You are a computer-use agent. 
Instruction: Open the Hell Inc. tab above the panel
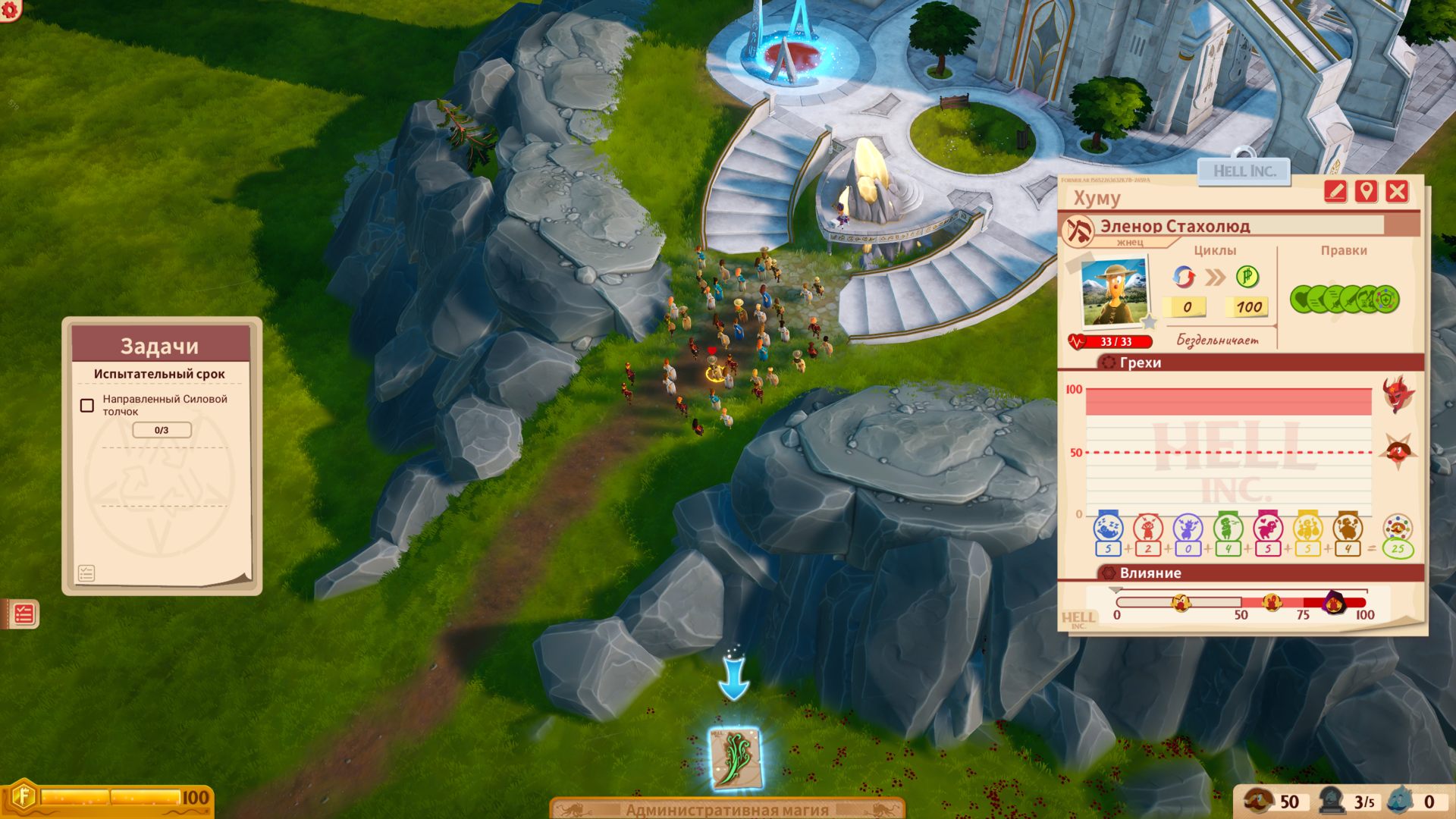click(1242, 171)
